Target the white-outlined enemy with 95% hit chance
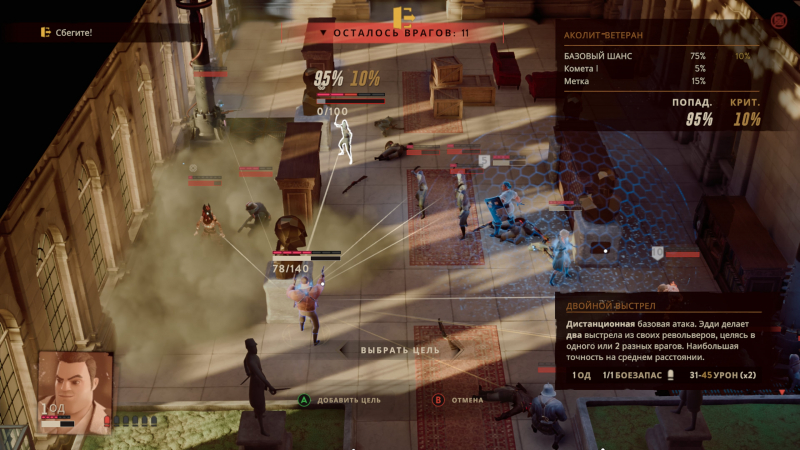This screenshot has height=450, width=800. [x=345, y=140]
